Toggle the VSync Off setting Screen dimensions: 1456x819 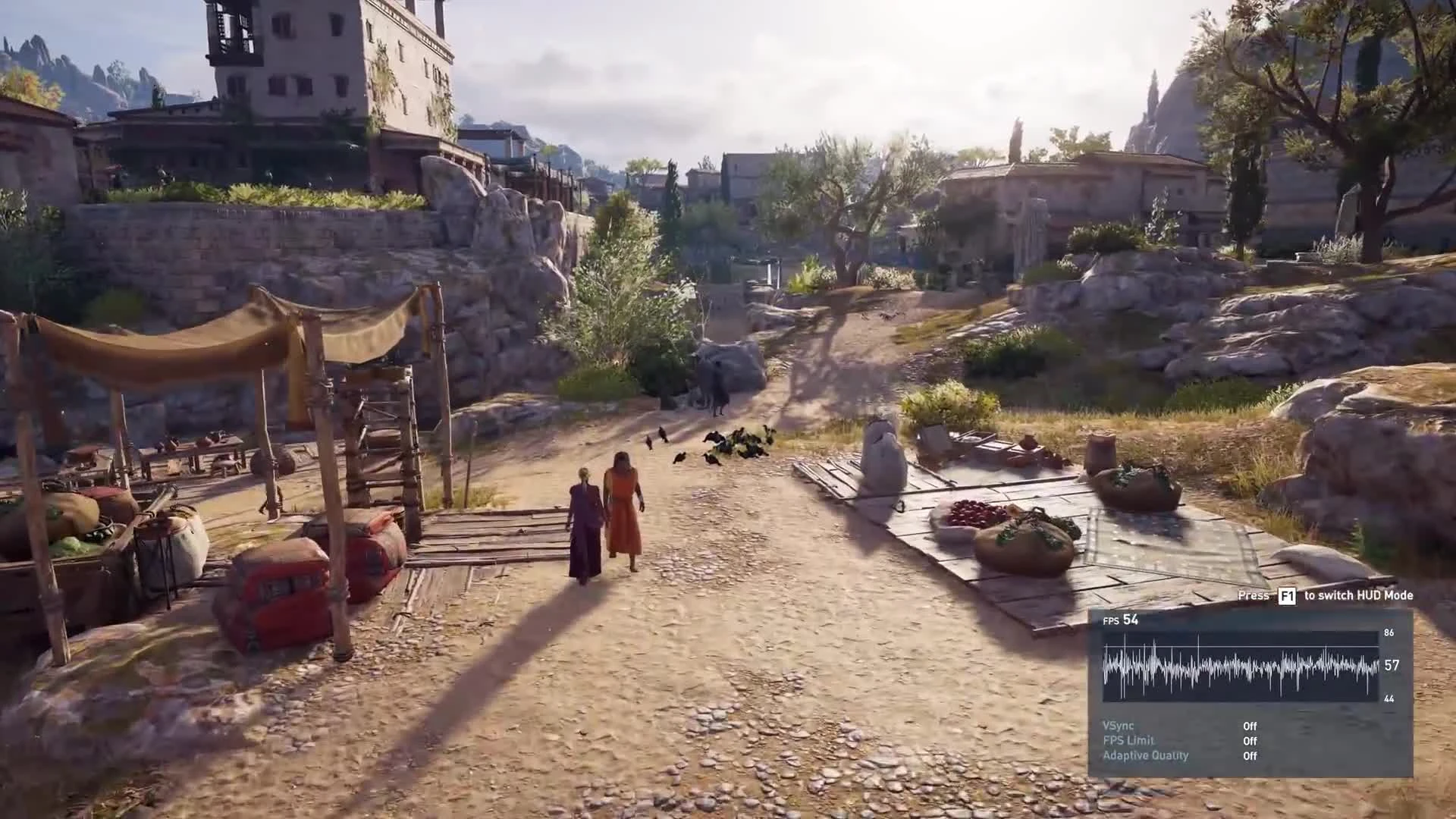click(x=1248, y=726)
